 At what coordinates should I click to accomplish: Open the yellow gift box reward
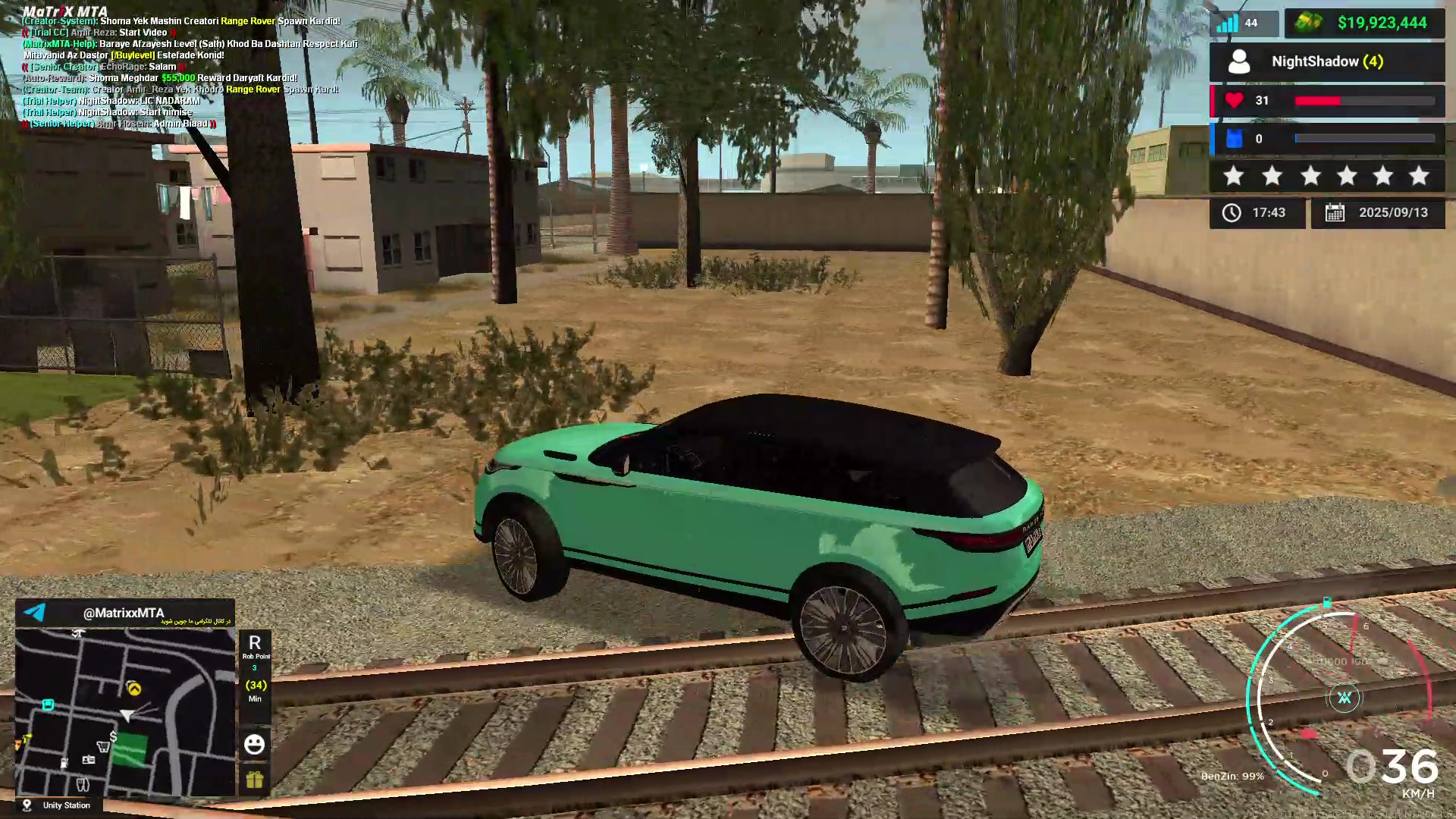(x=254, y=780)
